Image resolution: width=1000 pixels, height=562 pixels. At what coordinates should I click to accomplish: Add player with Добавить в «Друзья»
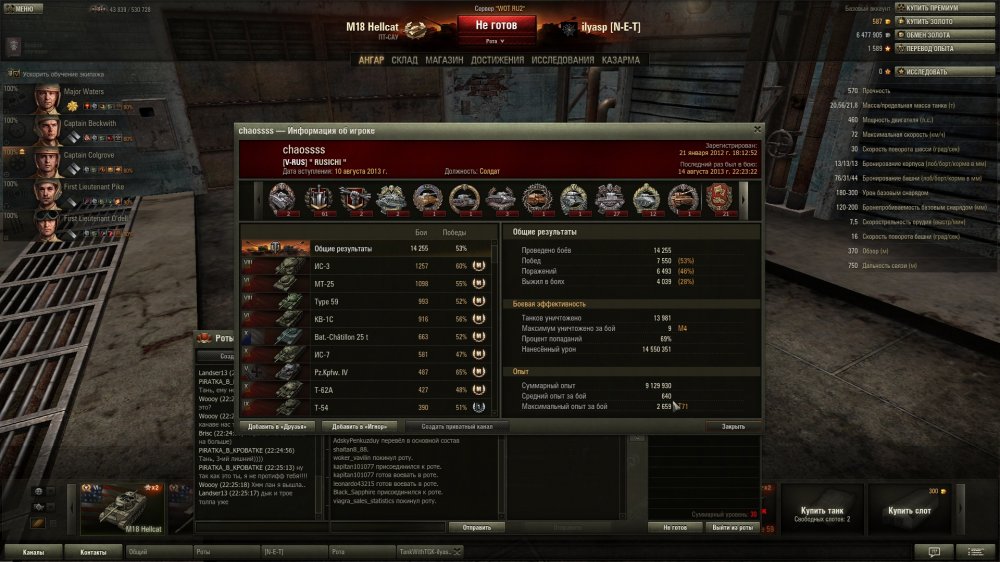click(x=279, y=426)
